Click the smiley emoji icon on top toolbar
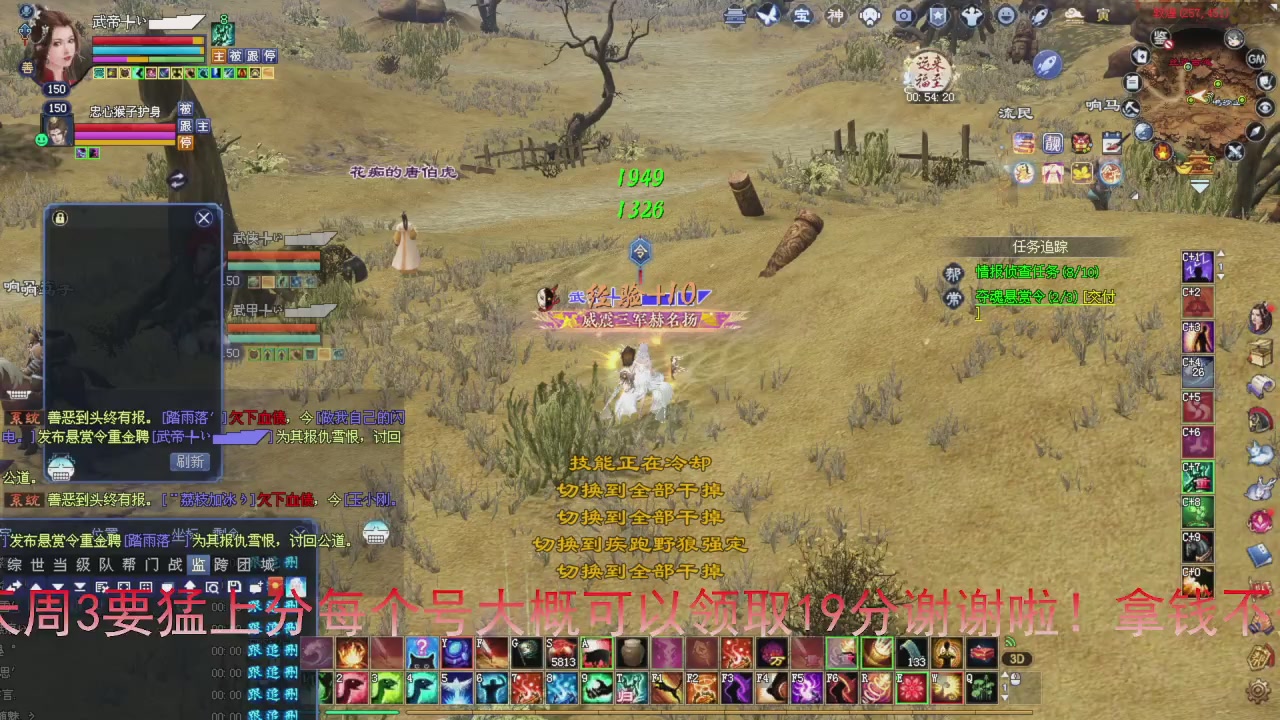Viewport: 1280px width, 720px height. point(1004,17)
